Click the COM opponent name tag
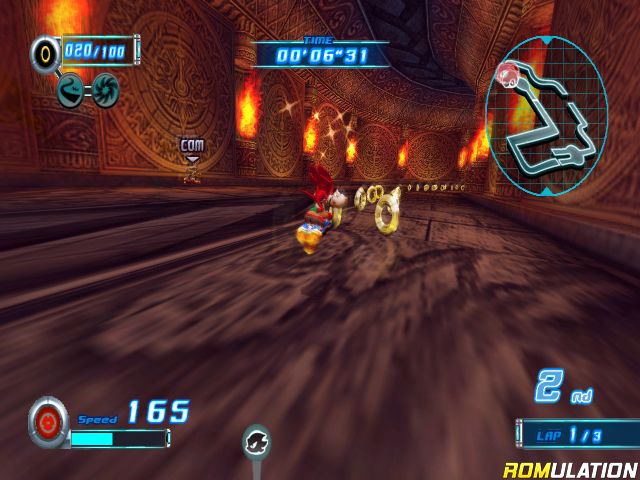This screenshot has width=640, height=480. (x=192, y=146)
